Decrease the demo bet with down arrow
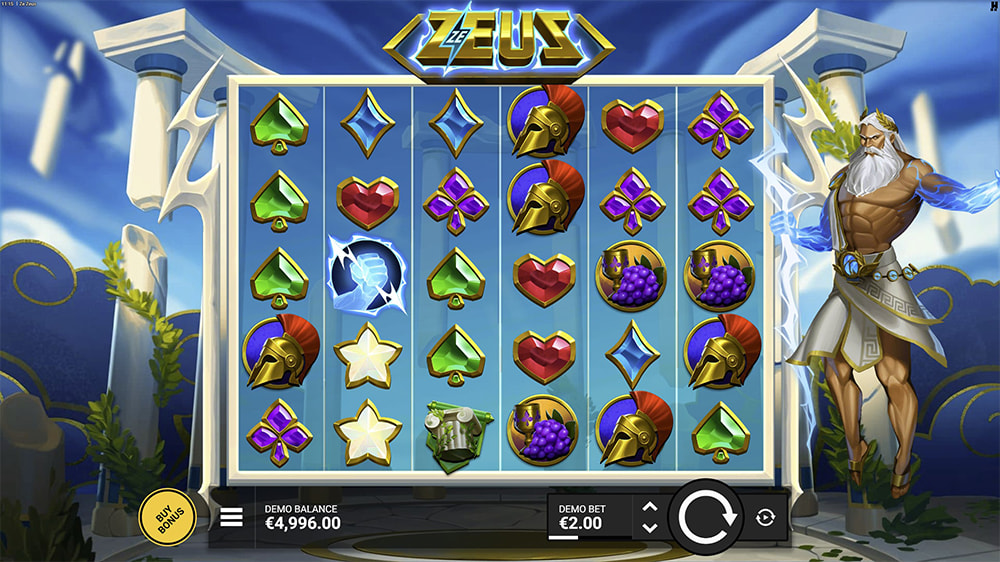 click(649, 527)
